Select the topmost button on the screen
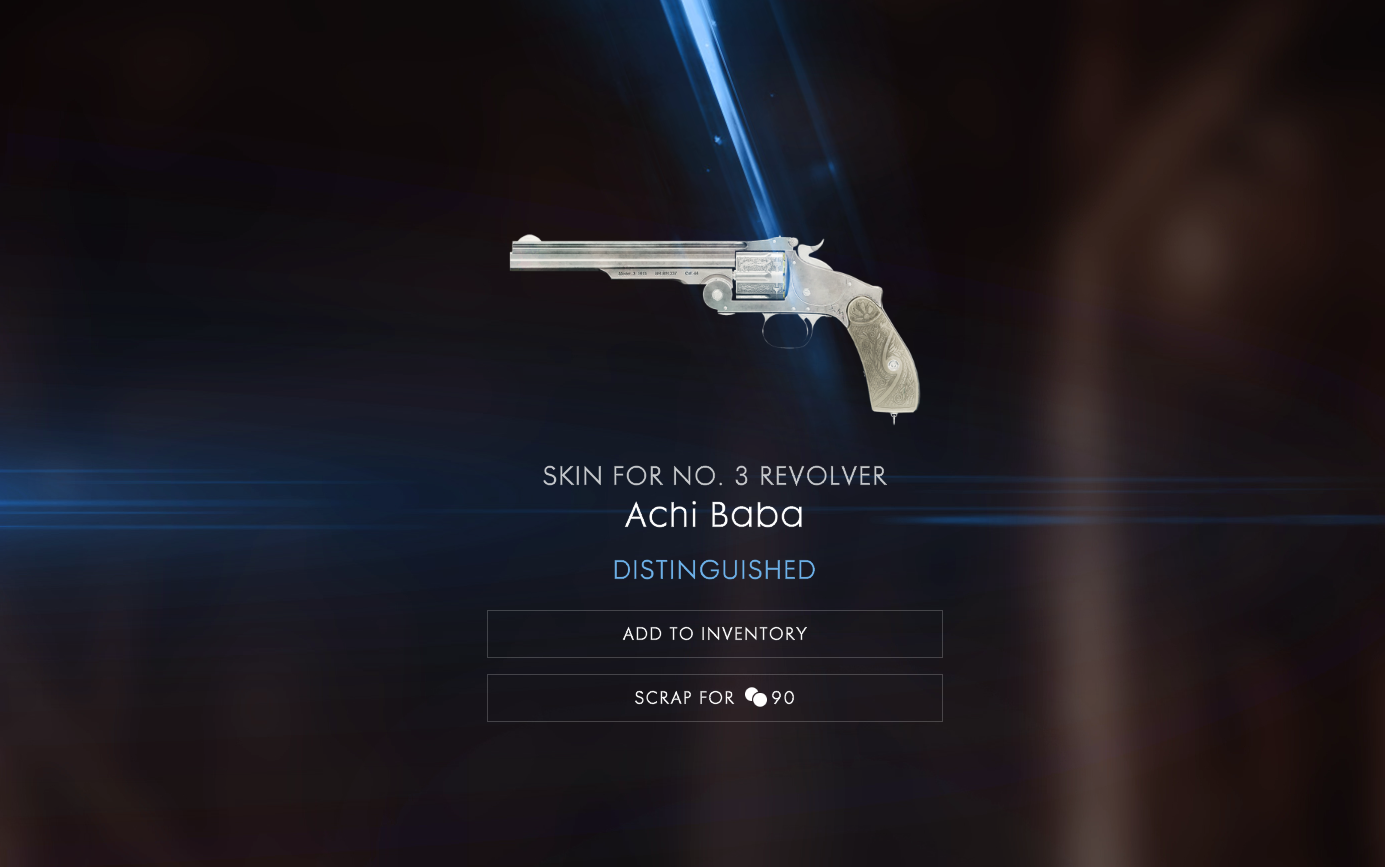1385x867 pixels. [x=714, y=634]
